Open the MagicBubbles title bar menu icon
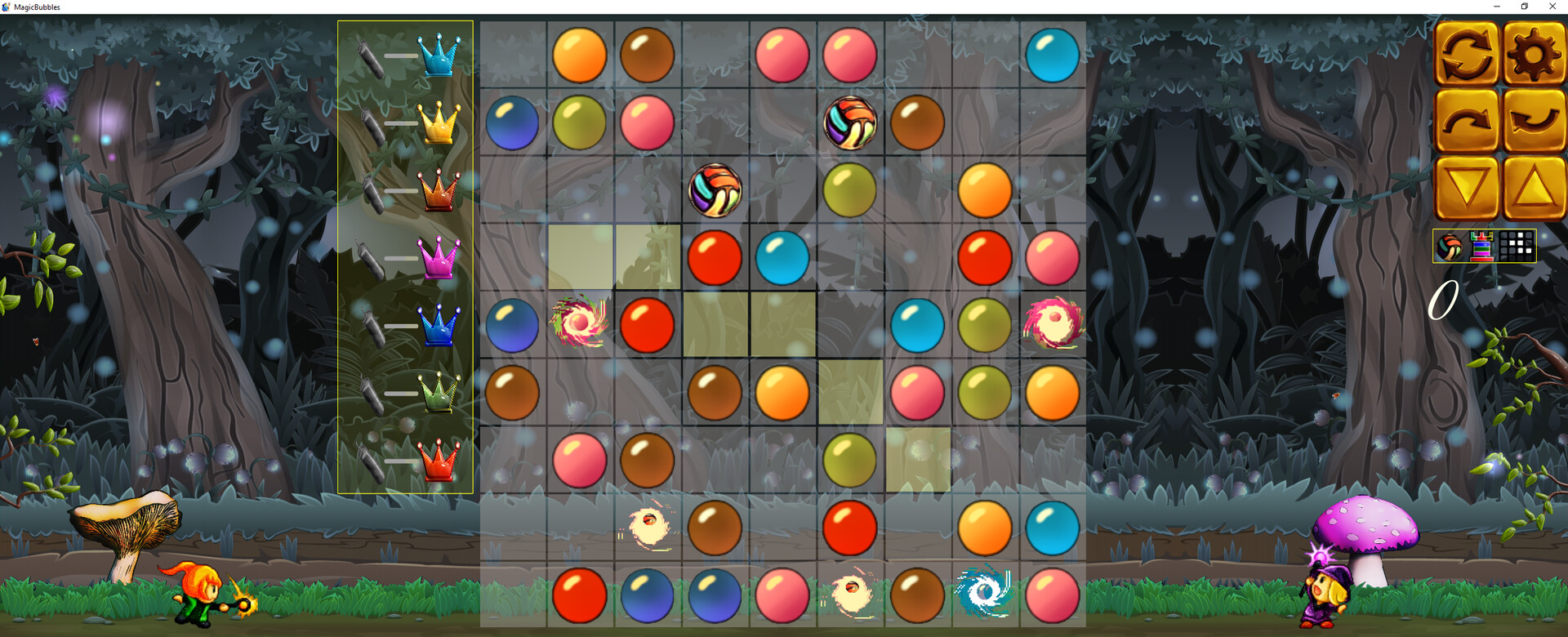 click(7, 6)
